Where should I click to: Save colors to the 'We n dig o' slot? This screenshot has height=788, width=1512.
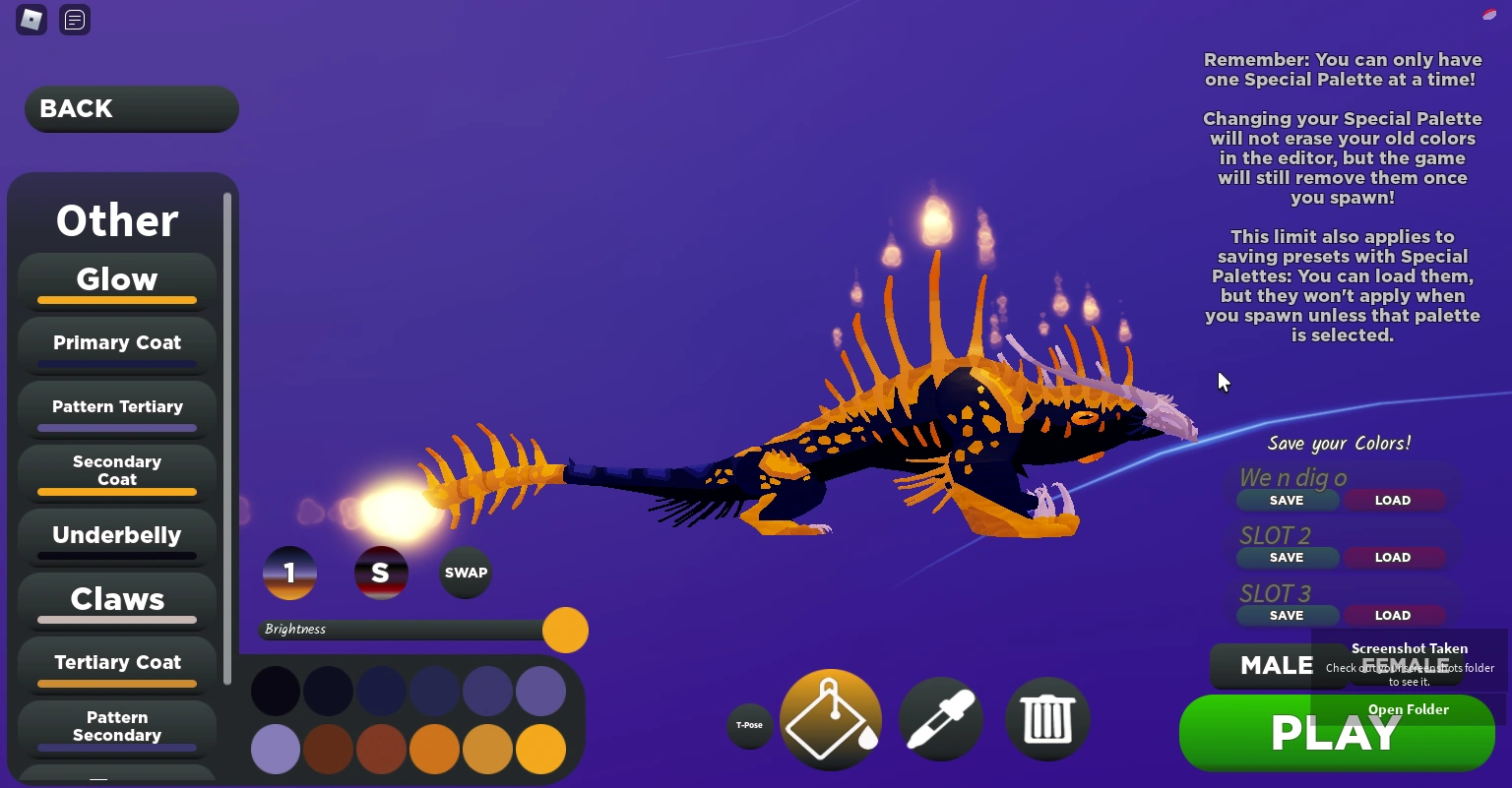[1287, 500]
